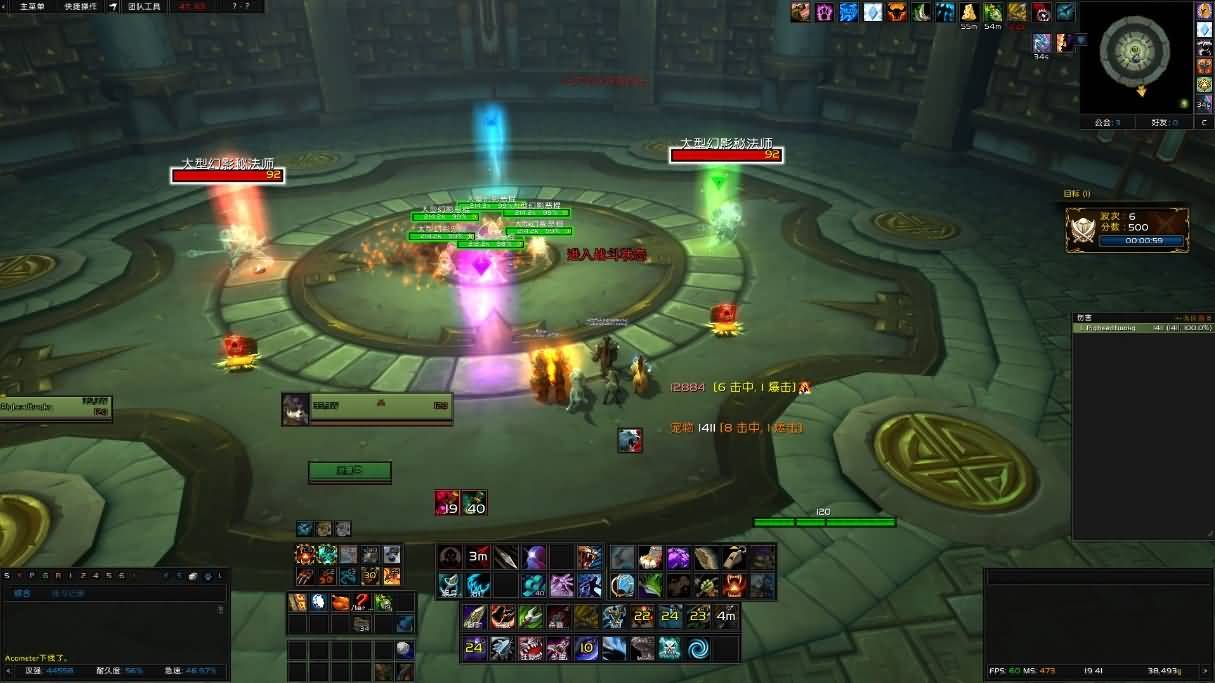
Task: Activate the ability with the 3m cooldown
Action: point(478,557)
